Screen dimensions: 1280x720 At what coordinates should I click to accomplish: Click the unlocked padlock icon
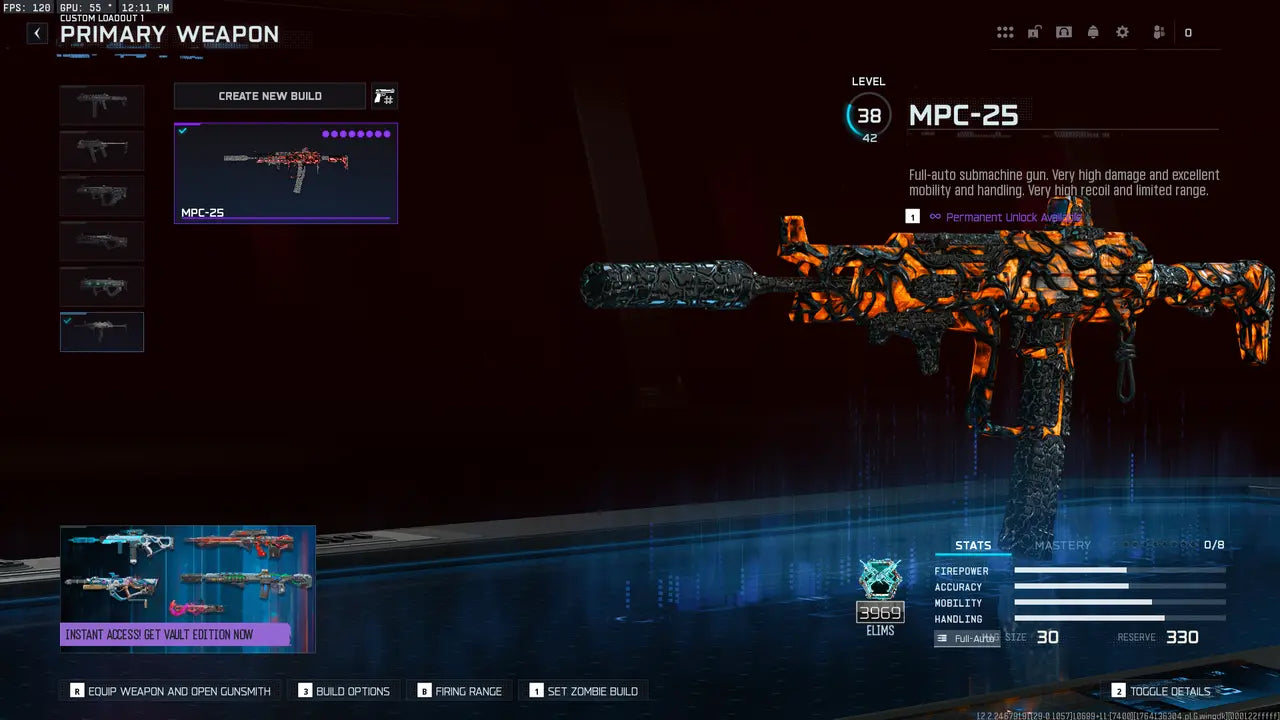click(x=1033, y=31)
